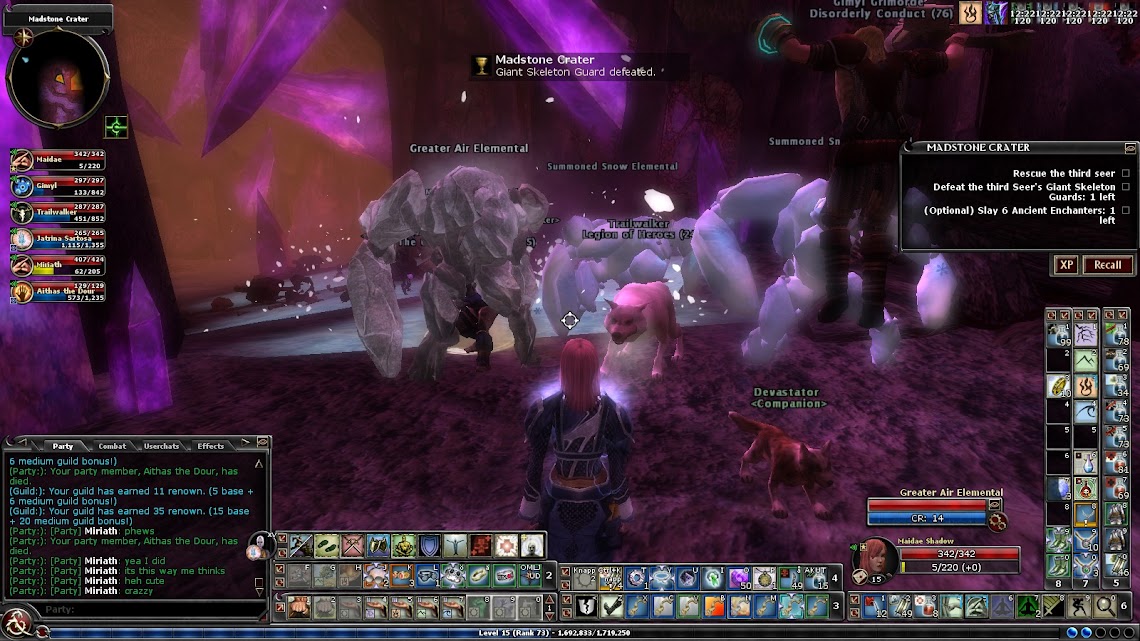Show the Effects chat tab

tap(211, 446)
